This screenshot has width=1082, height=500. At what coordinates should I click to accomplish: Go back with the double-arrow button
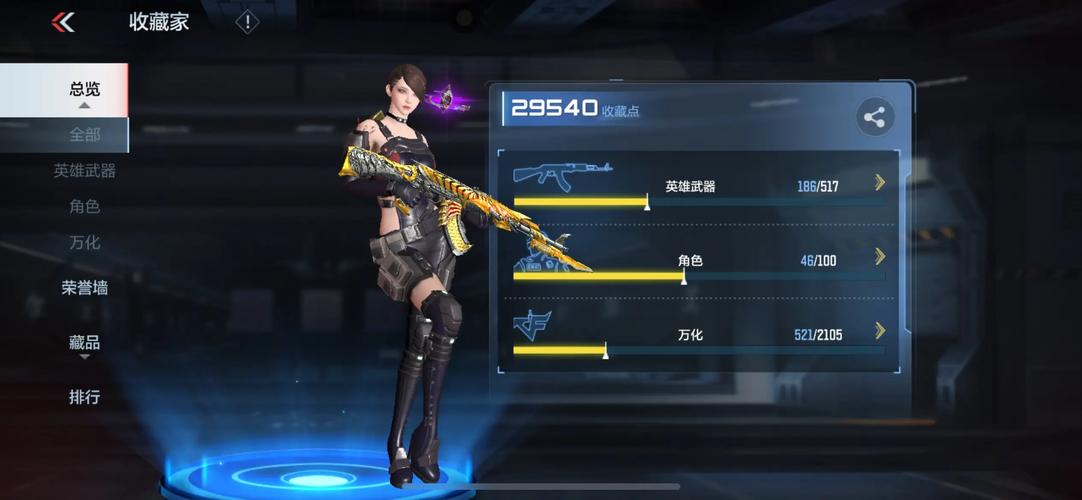click(63, 22)
